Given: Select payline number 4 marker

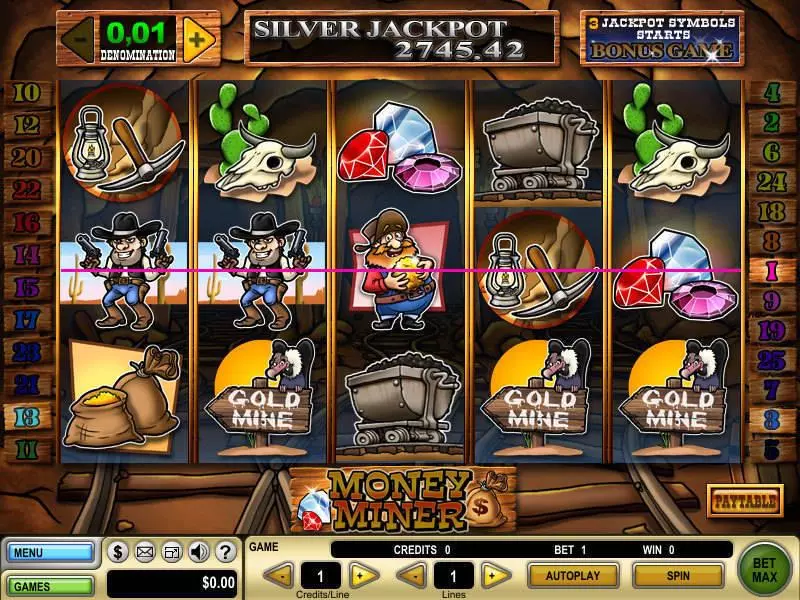Looking at the screenshot, I should point(771,95).
